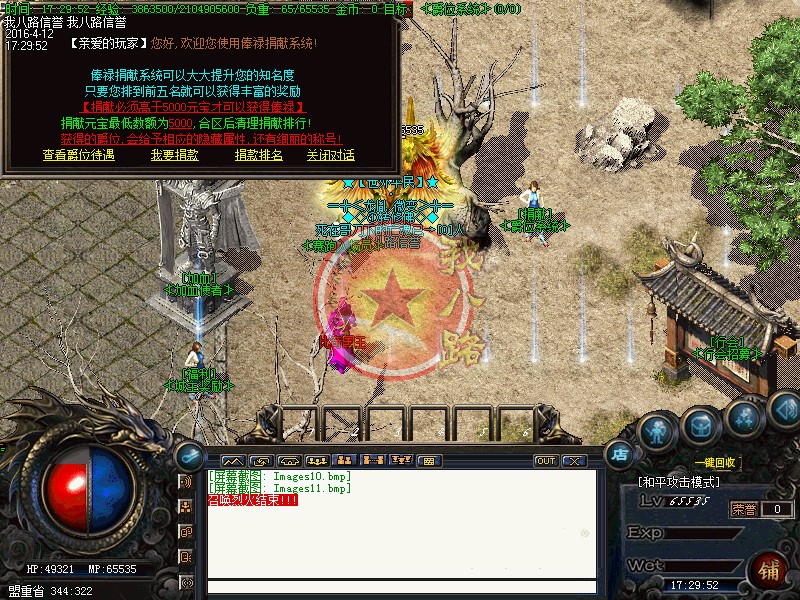Click the blue orb button beside chat
The height and width of the screenshot is (600, 800).
188,455
